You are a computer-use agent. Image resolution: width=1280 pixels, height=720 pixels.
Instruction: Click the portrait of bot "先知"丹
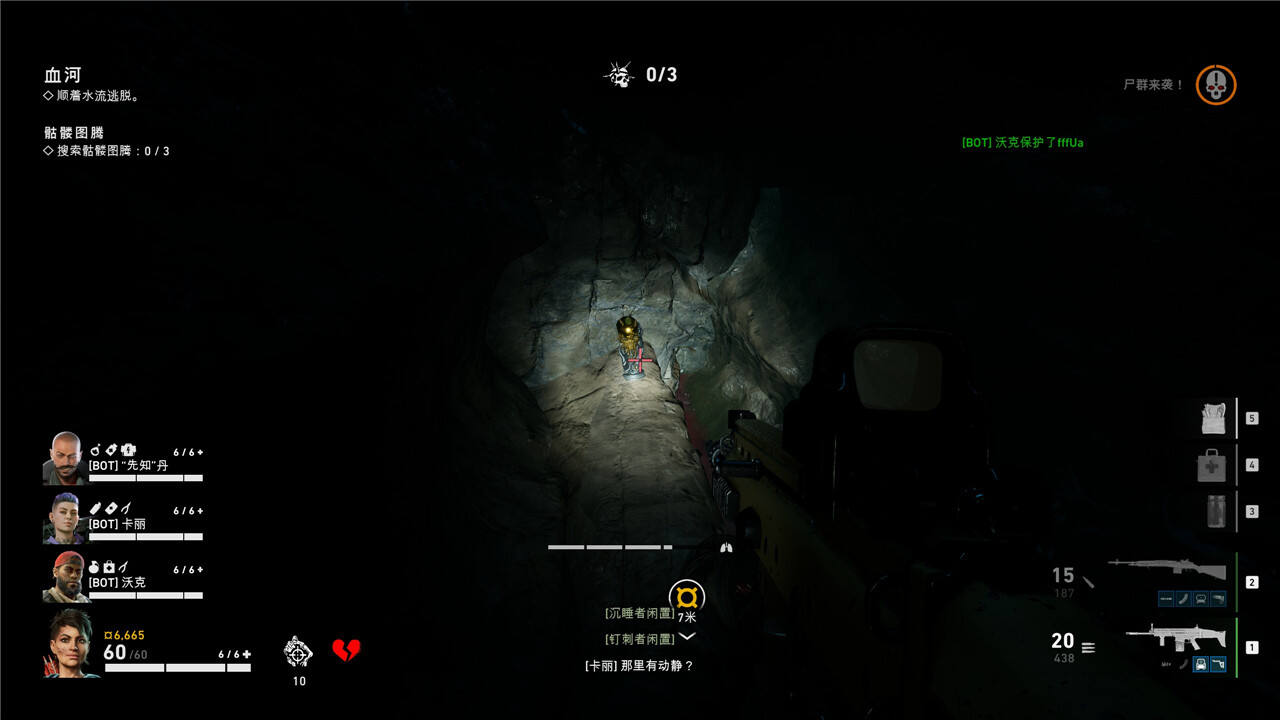pyautogui.click(x=63, y=457)
